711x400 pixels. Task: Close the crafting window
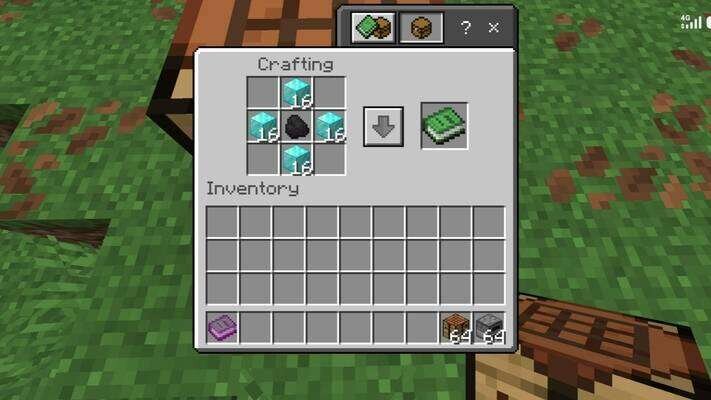tap(493, 28)
